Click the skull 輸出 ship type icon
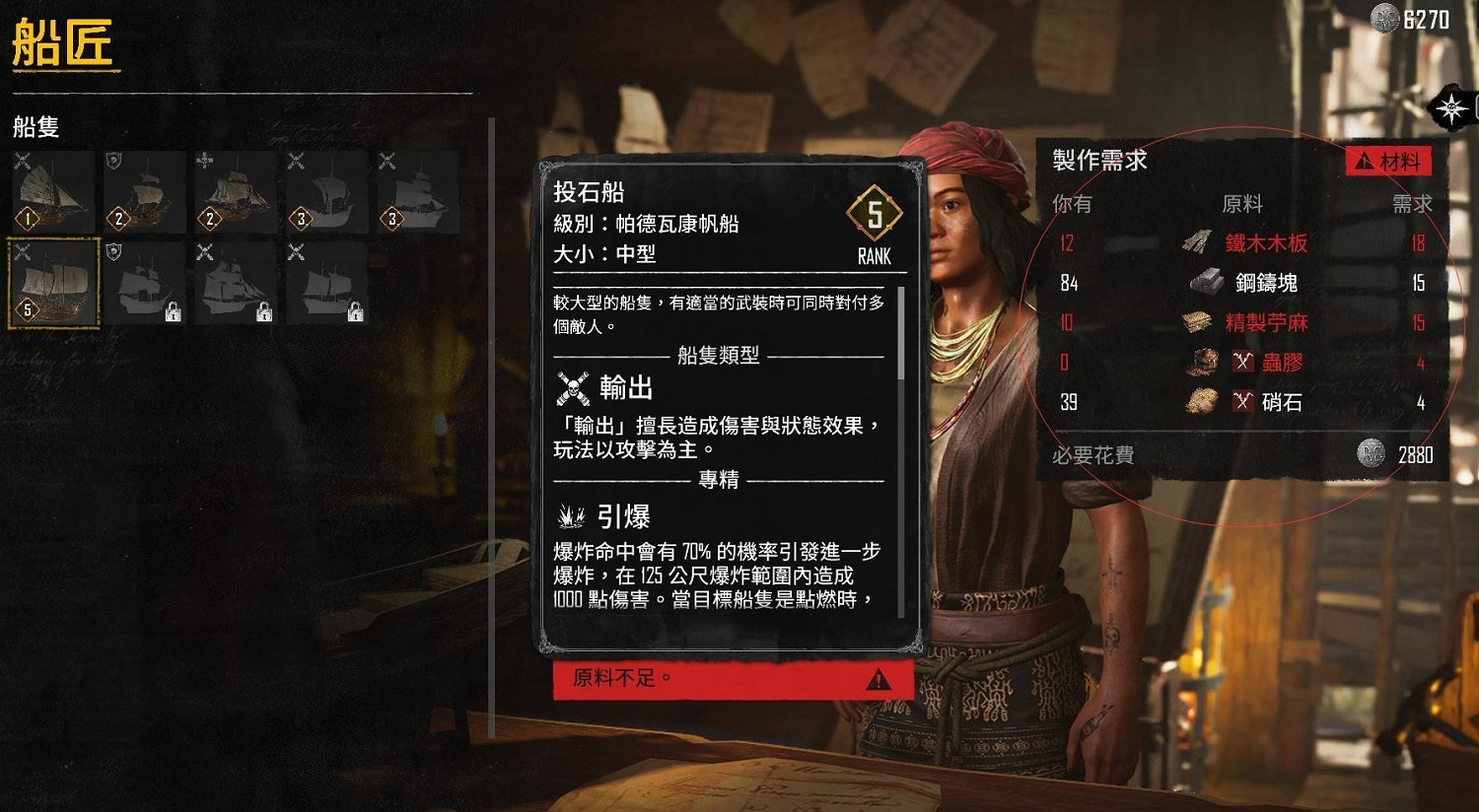Viewport: 1479px width, 812px height. [572, 387]
